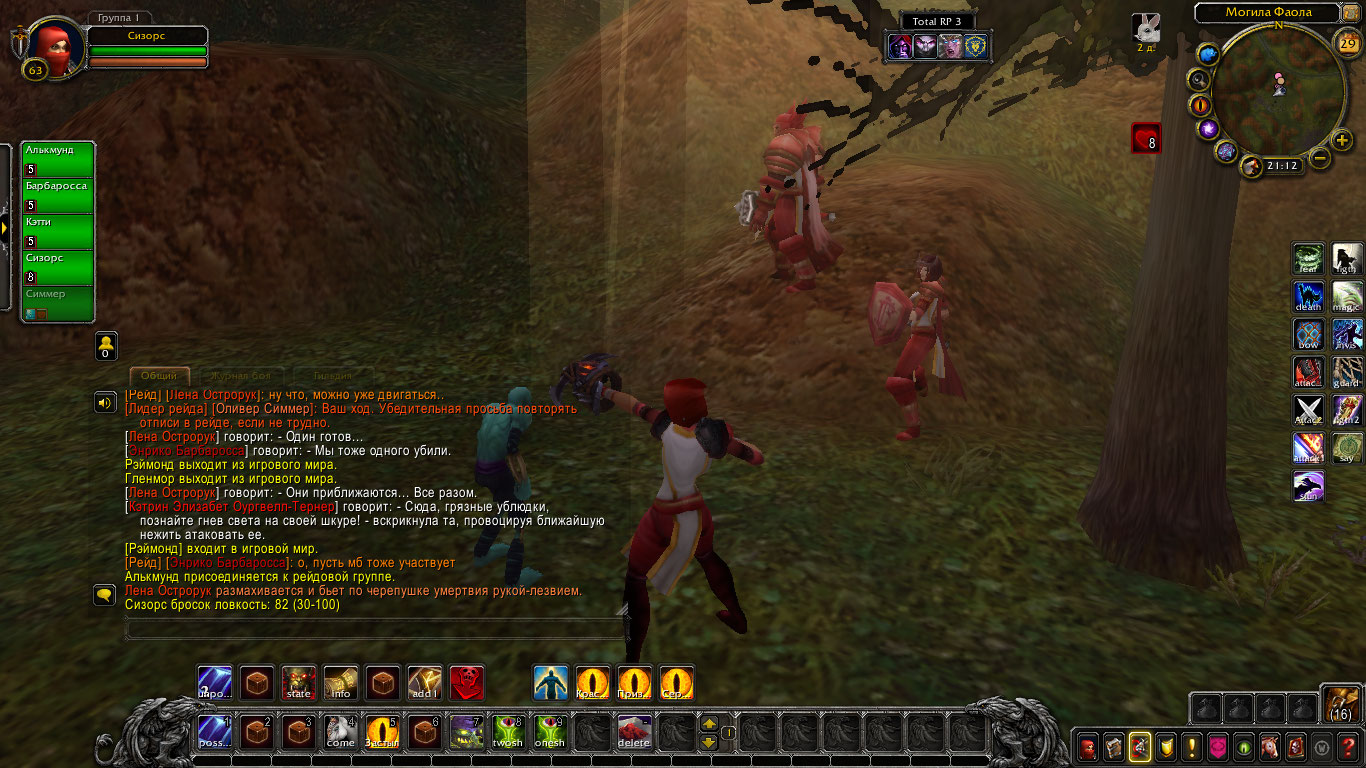Zoom in the minimap with the plus button
Screen dimensions: 1366x768
point(1342,141)
